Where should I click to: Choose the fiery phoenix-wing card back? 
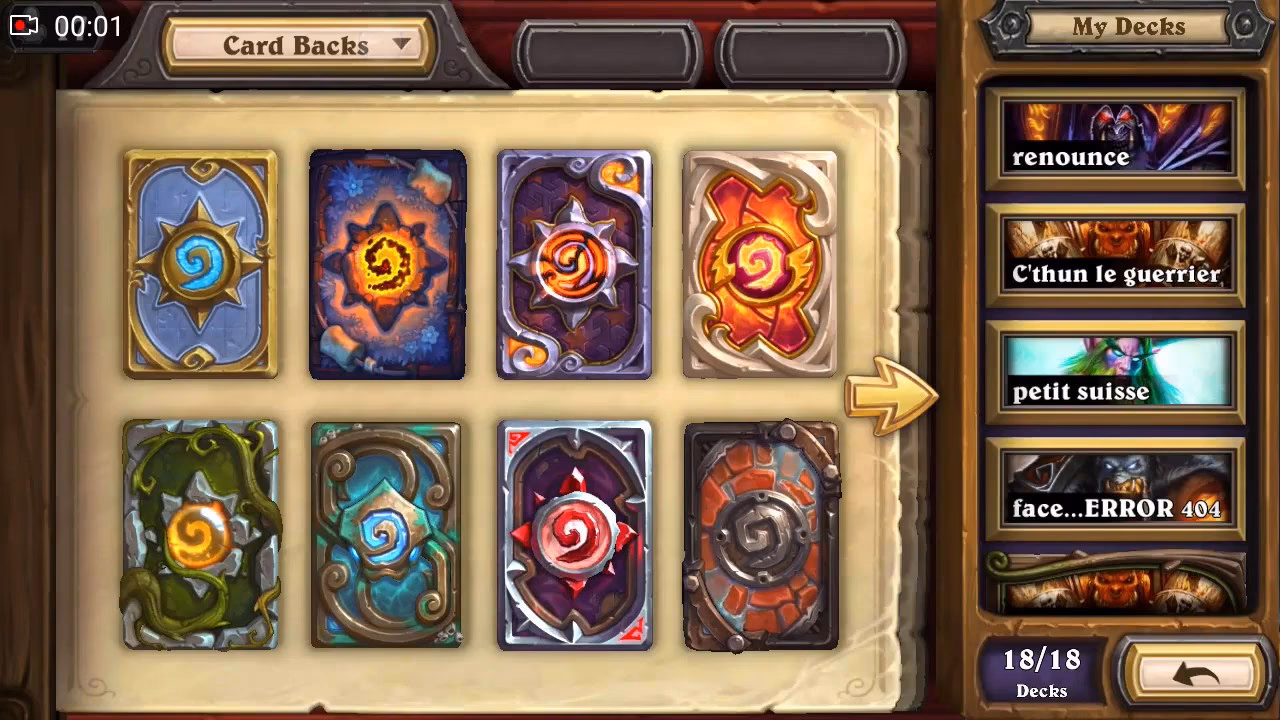pyautogui.click(x=762, y=265)
